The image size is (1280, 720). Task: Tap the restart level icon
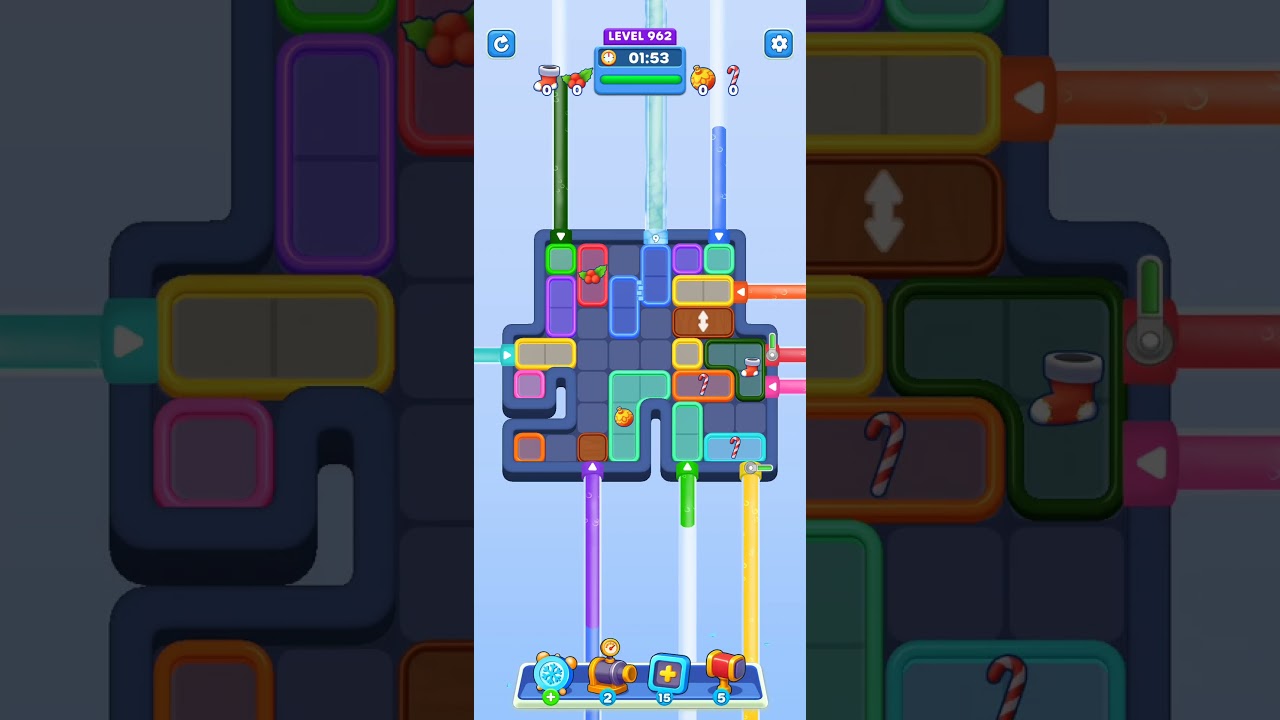tap(501, 44)
